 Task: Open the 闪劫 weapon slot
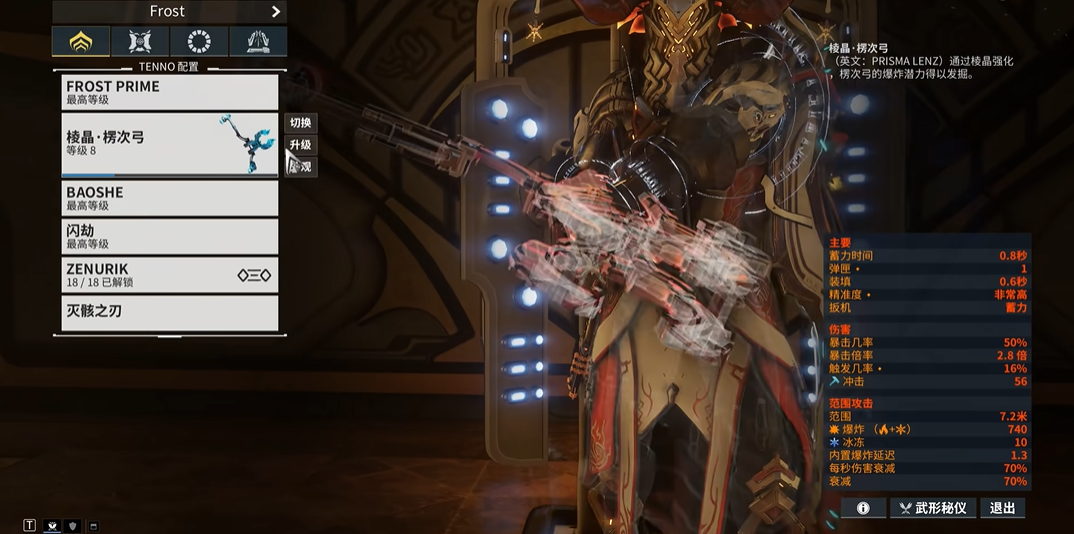coord(169,237)
